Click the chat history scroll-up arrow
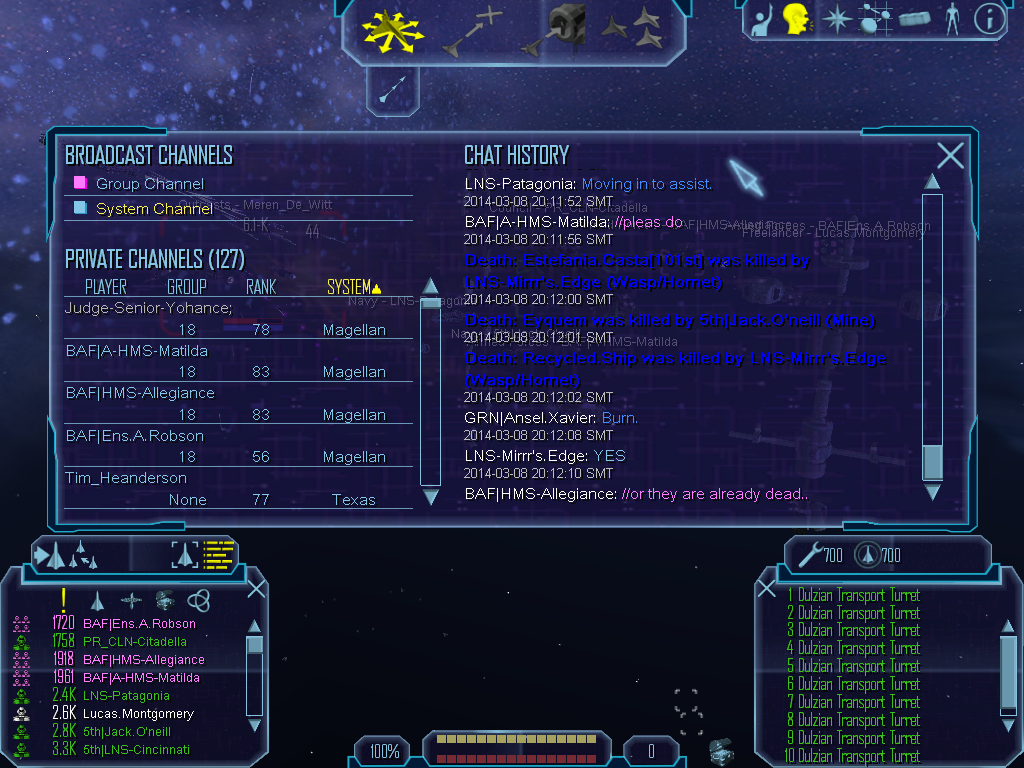Screen dimensions: 1024x768 (932, 182)
